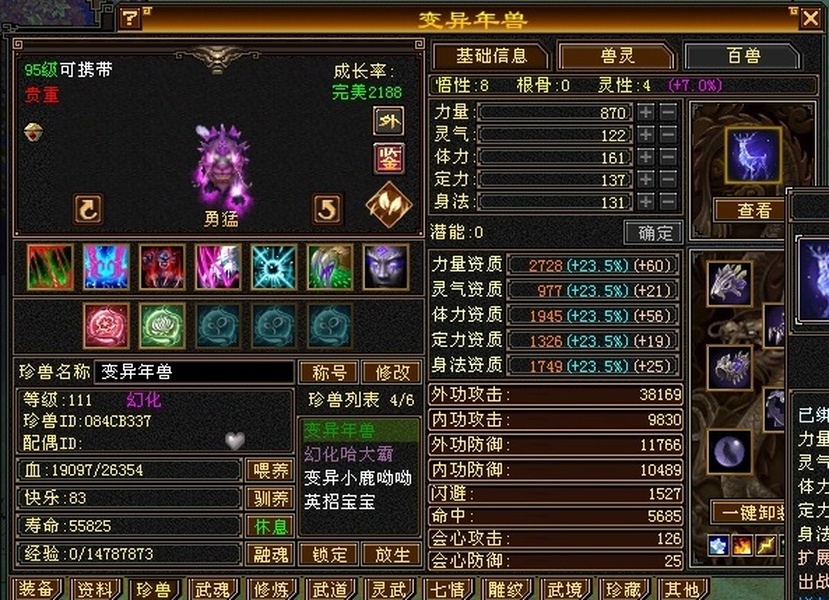Increase 力量 with its plus button

pos(647,113)
